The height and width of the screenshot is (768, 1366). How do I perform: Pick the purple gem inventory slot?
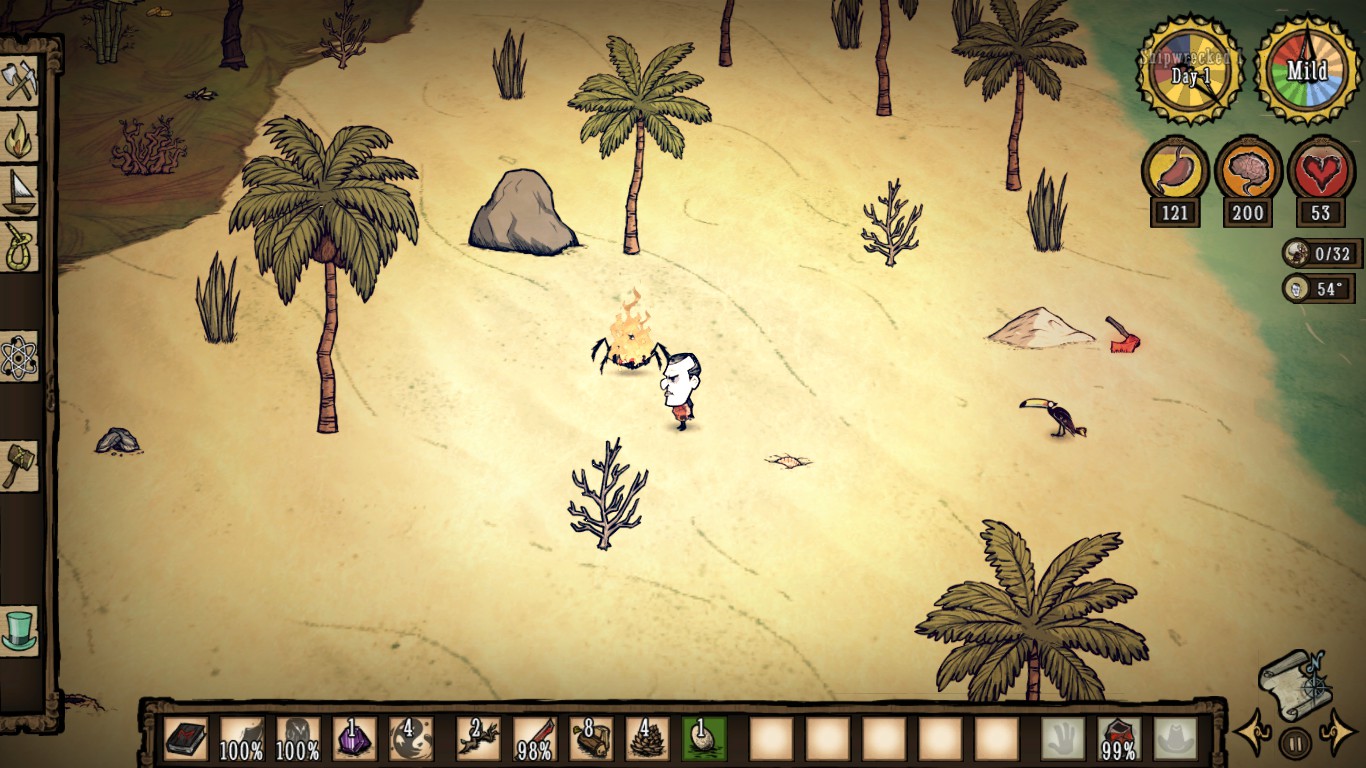tap(354, 739)
